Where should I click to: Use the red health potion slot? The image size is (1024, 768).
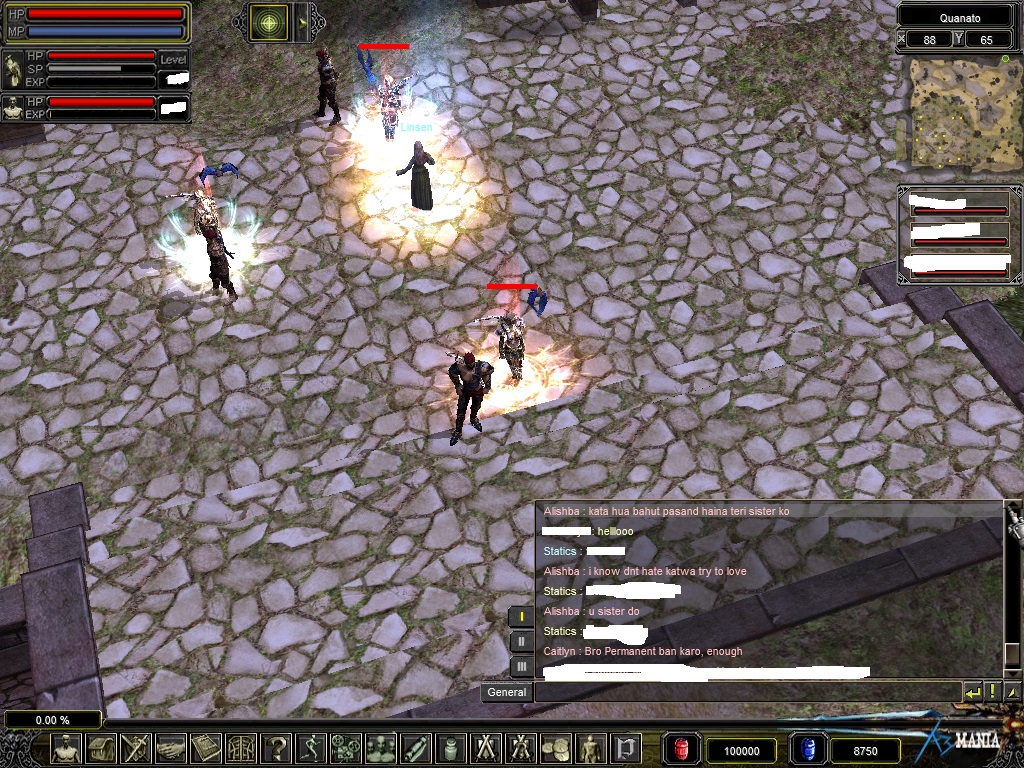coord(683,749)
